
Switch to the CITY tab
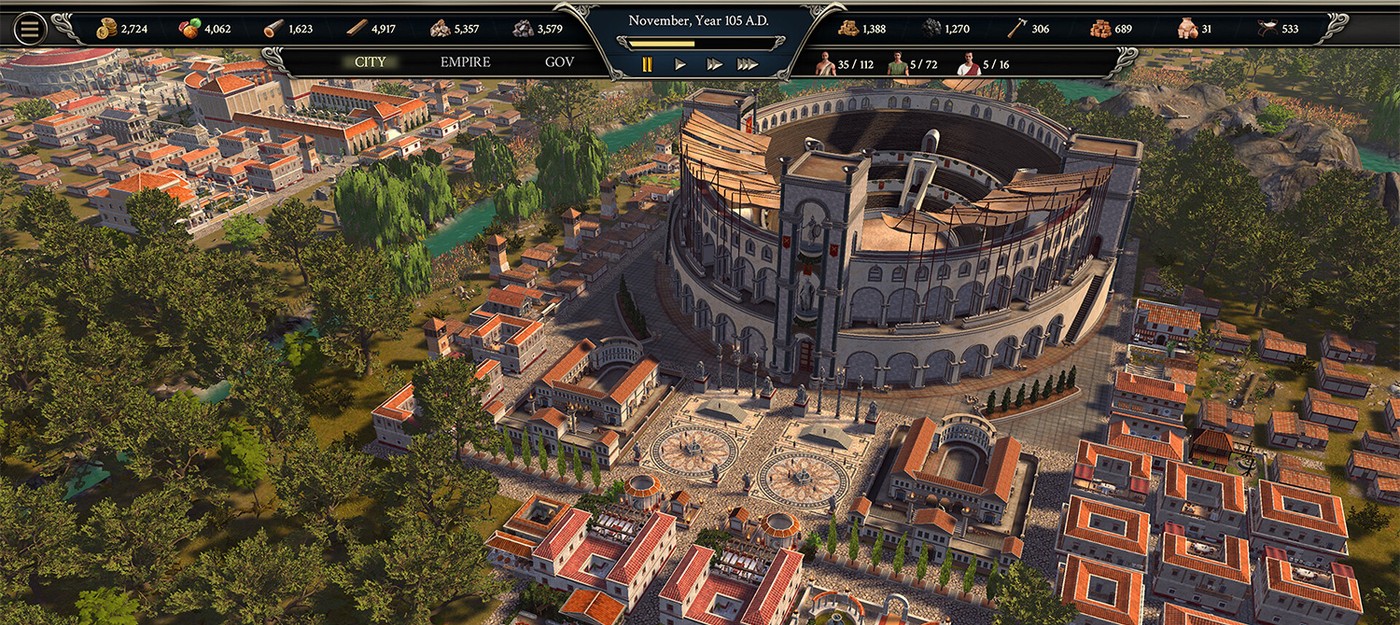pos(370,62)
